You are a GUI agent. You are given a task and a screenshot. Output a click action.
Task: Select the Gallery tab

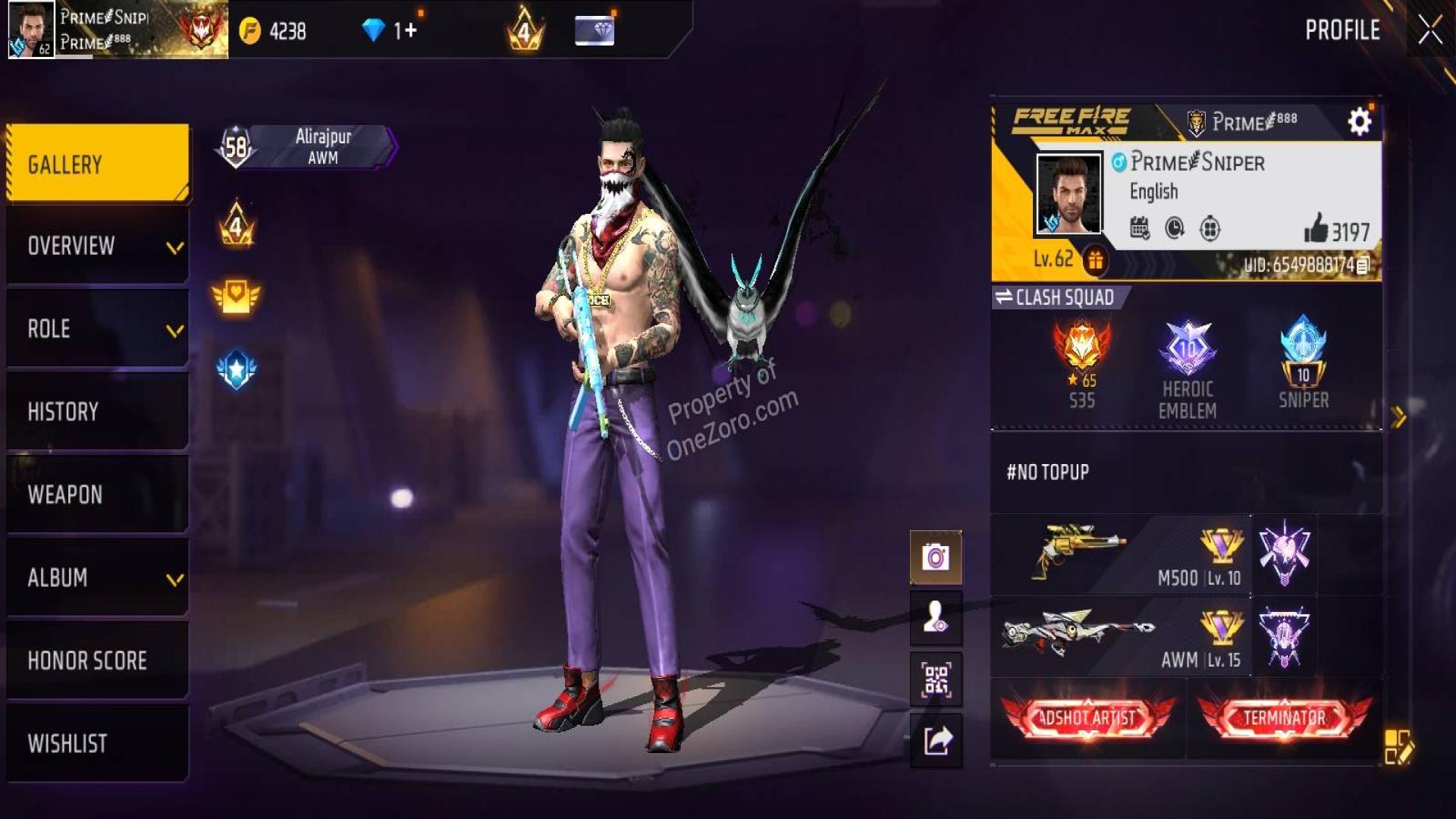pos(98,164)
